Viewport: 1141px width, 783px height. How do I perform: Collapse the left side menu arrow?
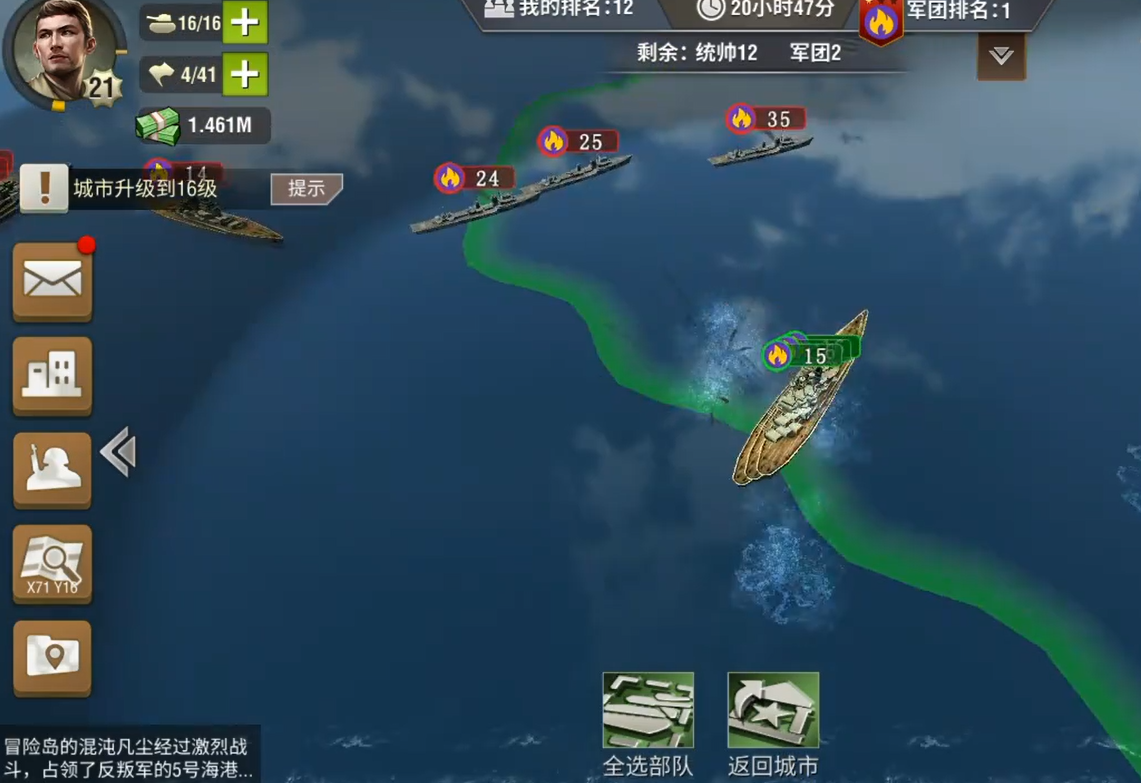tap(118, 452)
